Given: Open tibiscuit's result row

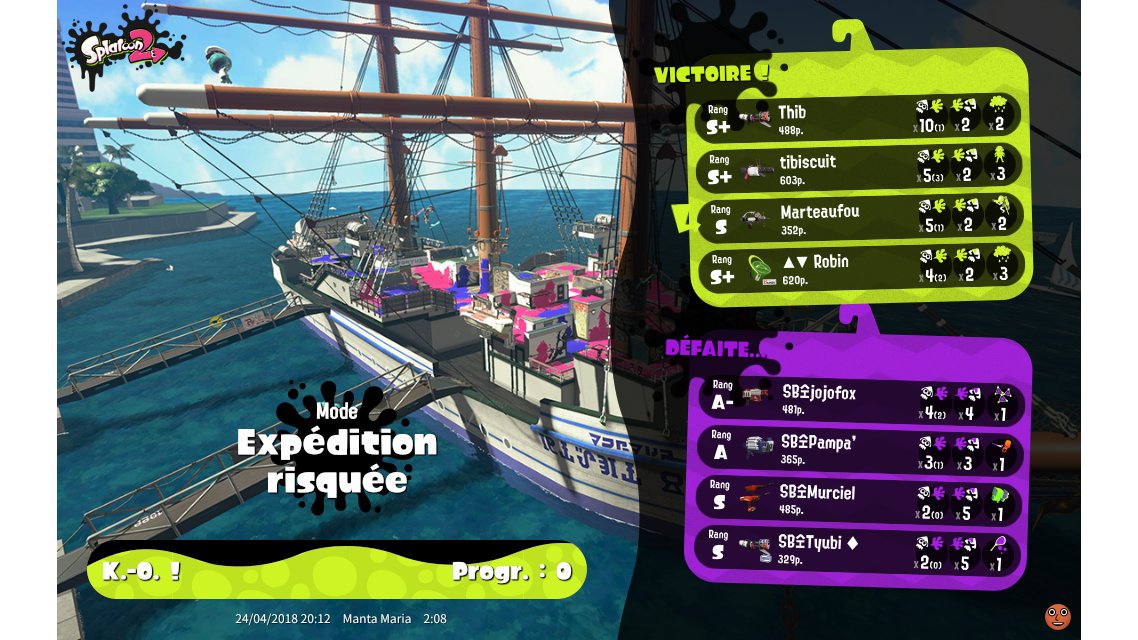Looking at the screenshot, I should (x=858, y=167).
